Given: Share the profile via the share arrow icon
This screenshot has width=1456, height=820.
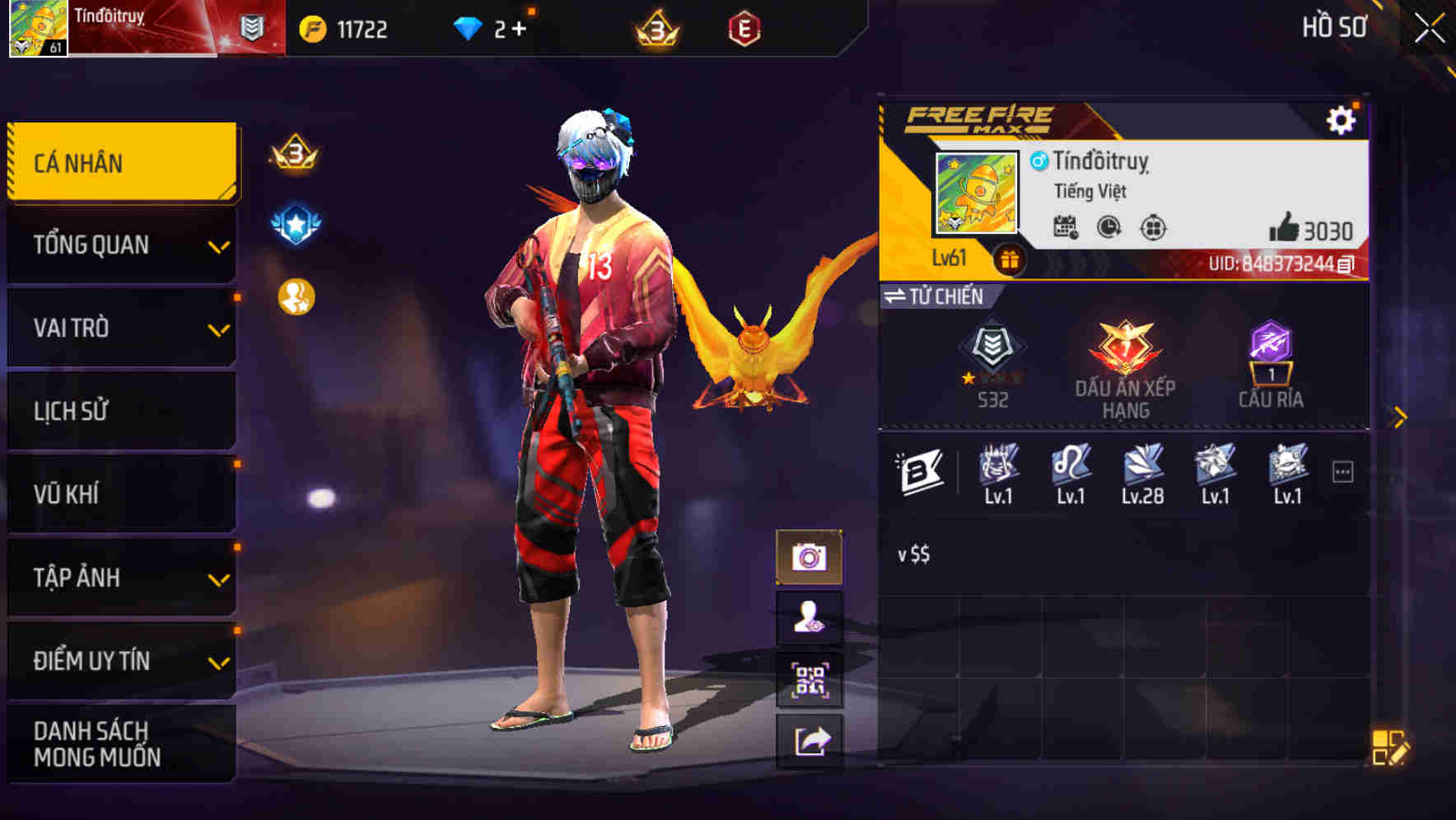Looking at the screenshot, I should tap(811, 739).
